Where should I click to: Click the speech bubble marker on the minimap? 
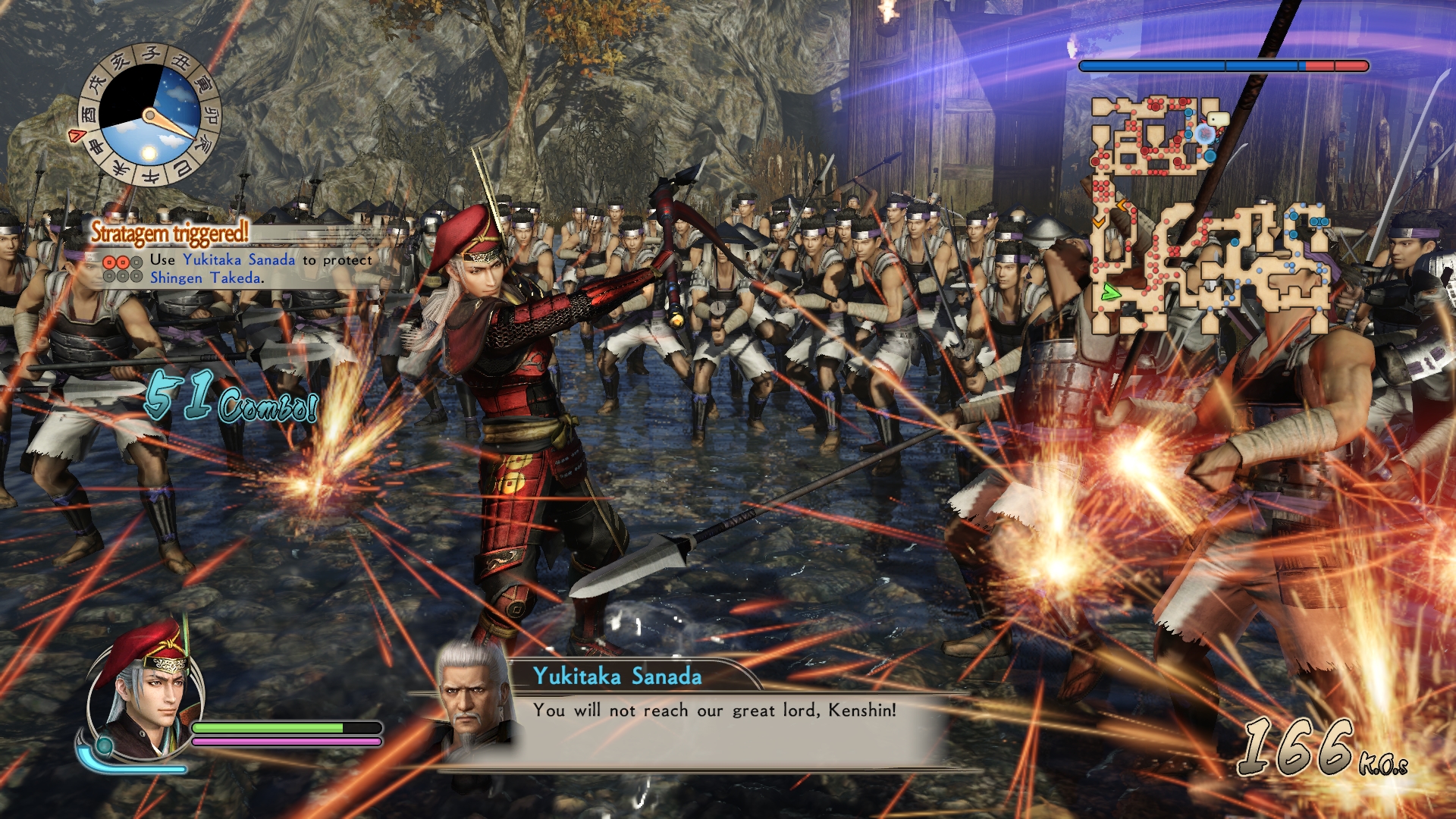[x=1218, y=118]
